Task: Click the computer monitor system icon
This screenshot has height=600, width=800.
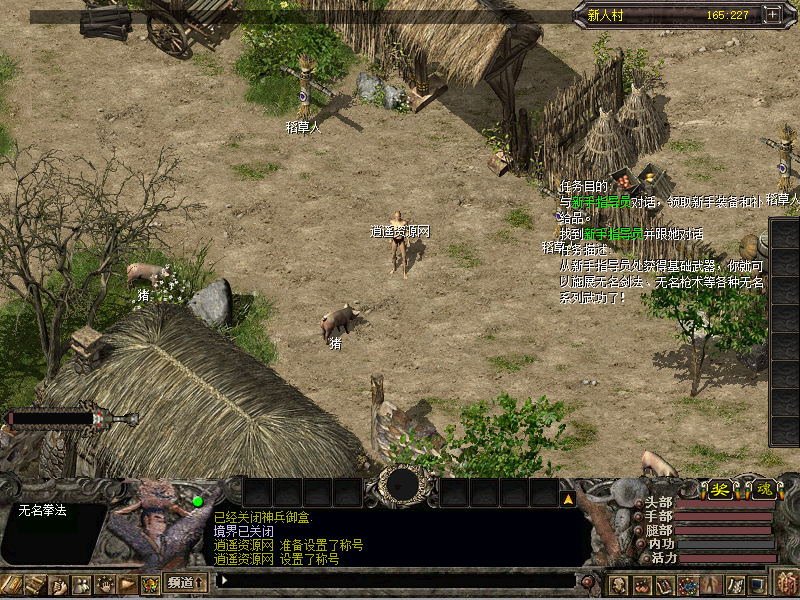Action: tap(757, 584)
